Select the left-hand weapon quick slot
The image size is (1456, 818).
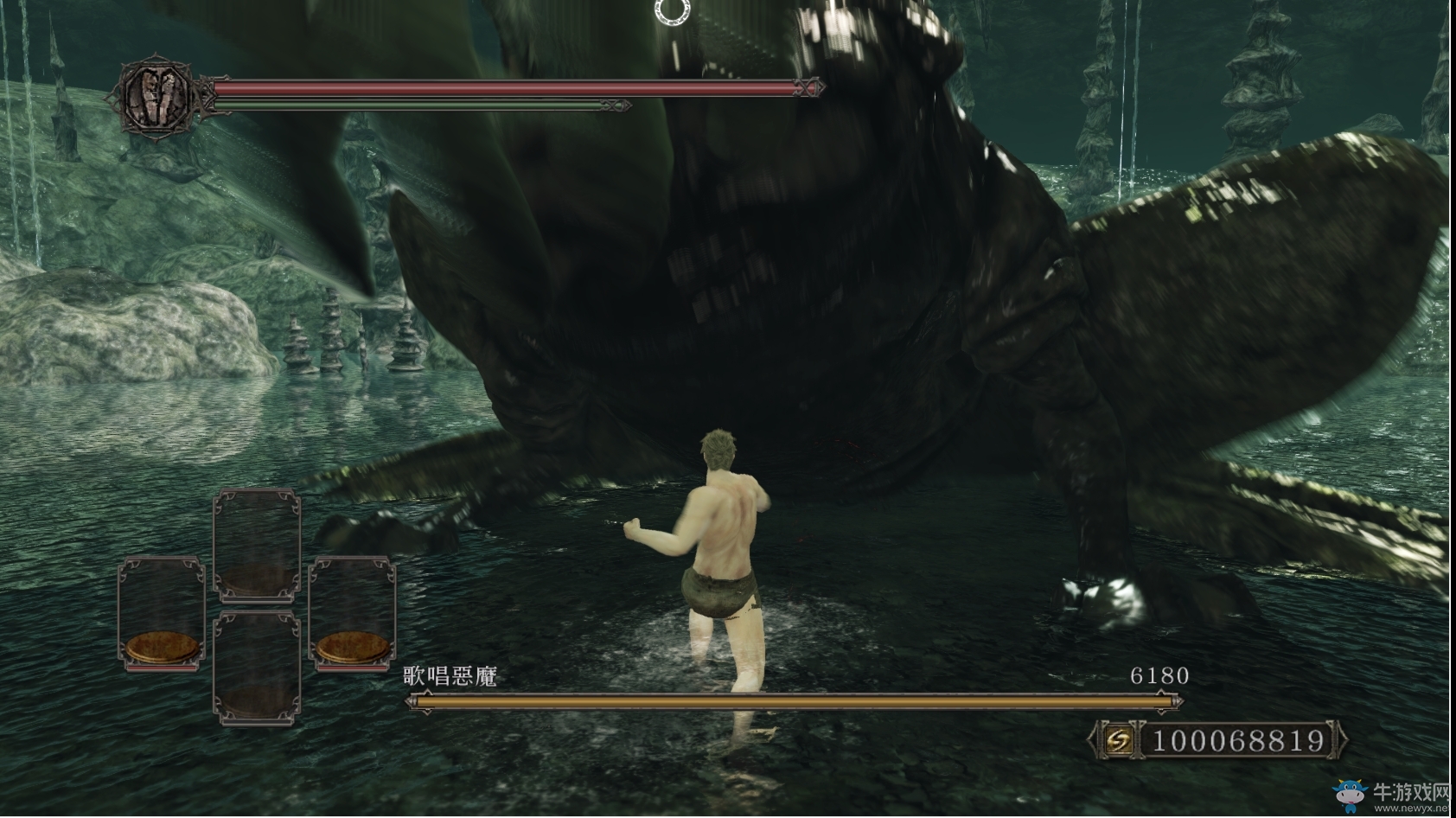162,613
